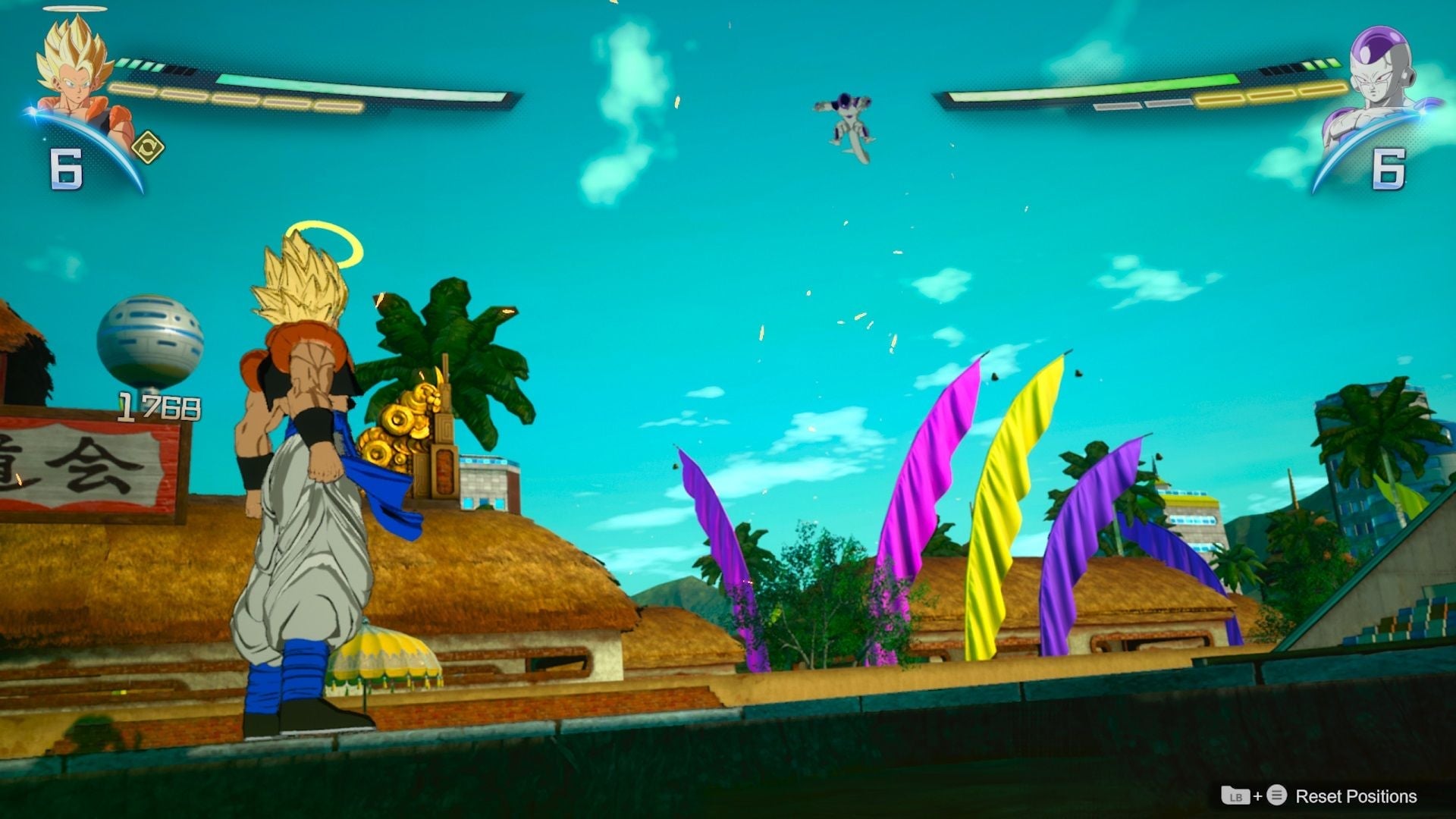Select the Reset Positions prompt text
1456x819 pixels.
coord(1357,796)
